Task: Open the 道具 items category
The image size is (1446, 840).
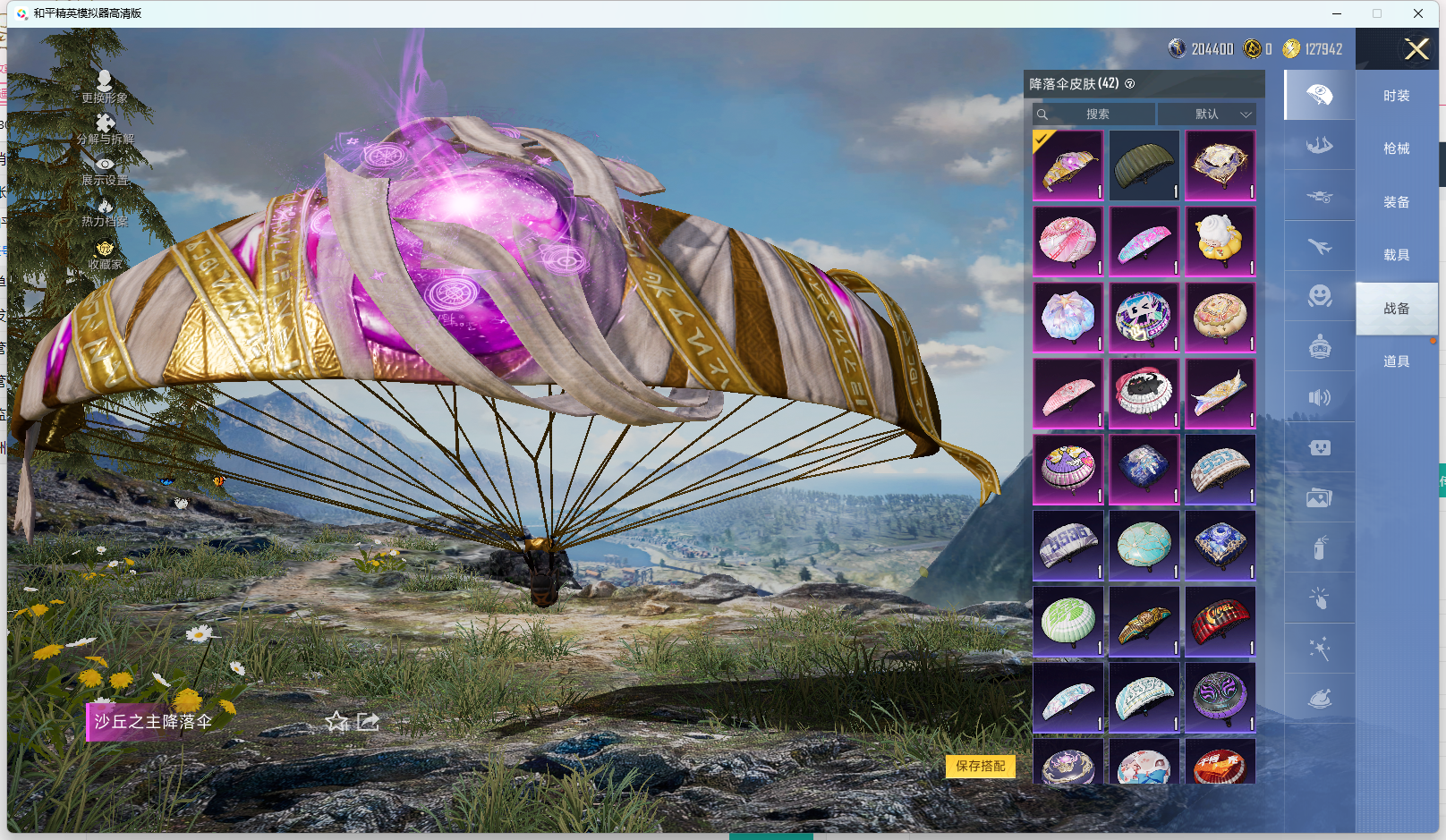Action: [1396, 361]
